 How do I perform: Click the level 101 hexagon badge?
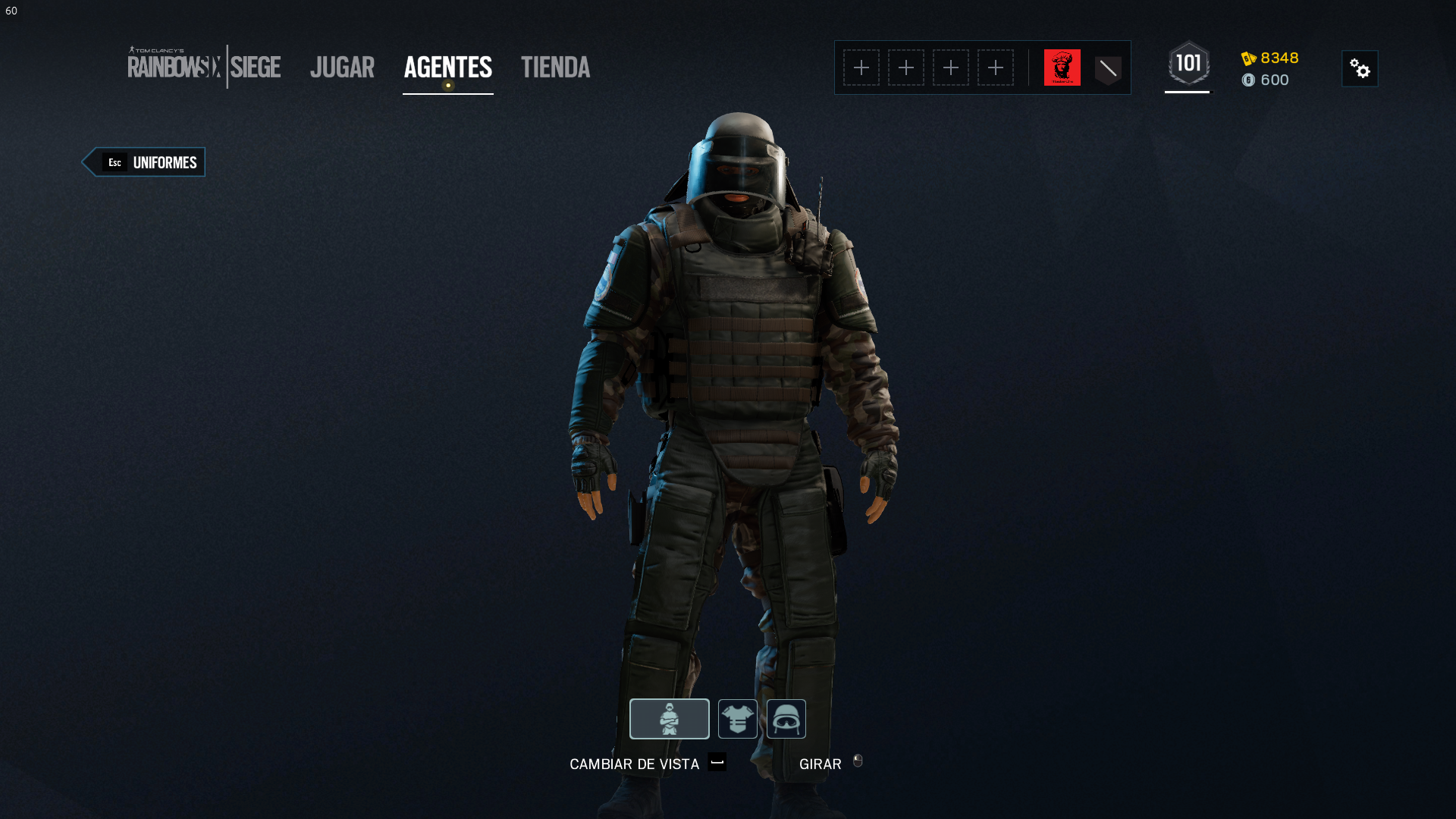pyautogui.click(x=1188, y=65)
